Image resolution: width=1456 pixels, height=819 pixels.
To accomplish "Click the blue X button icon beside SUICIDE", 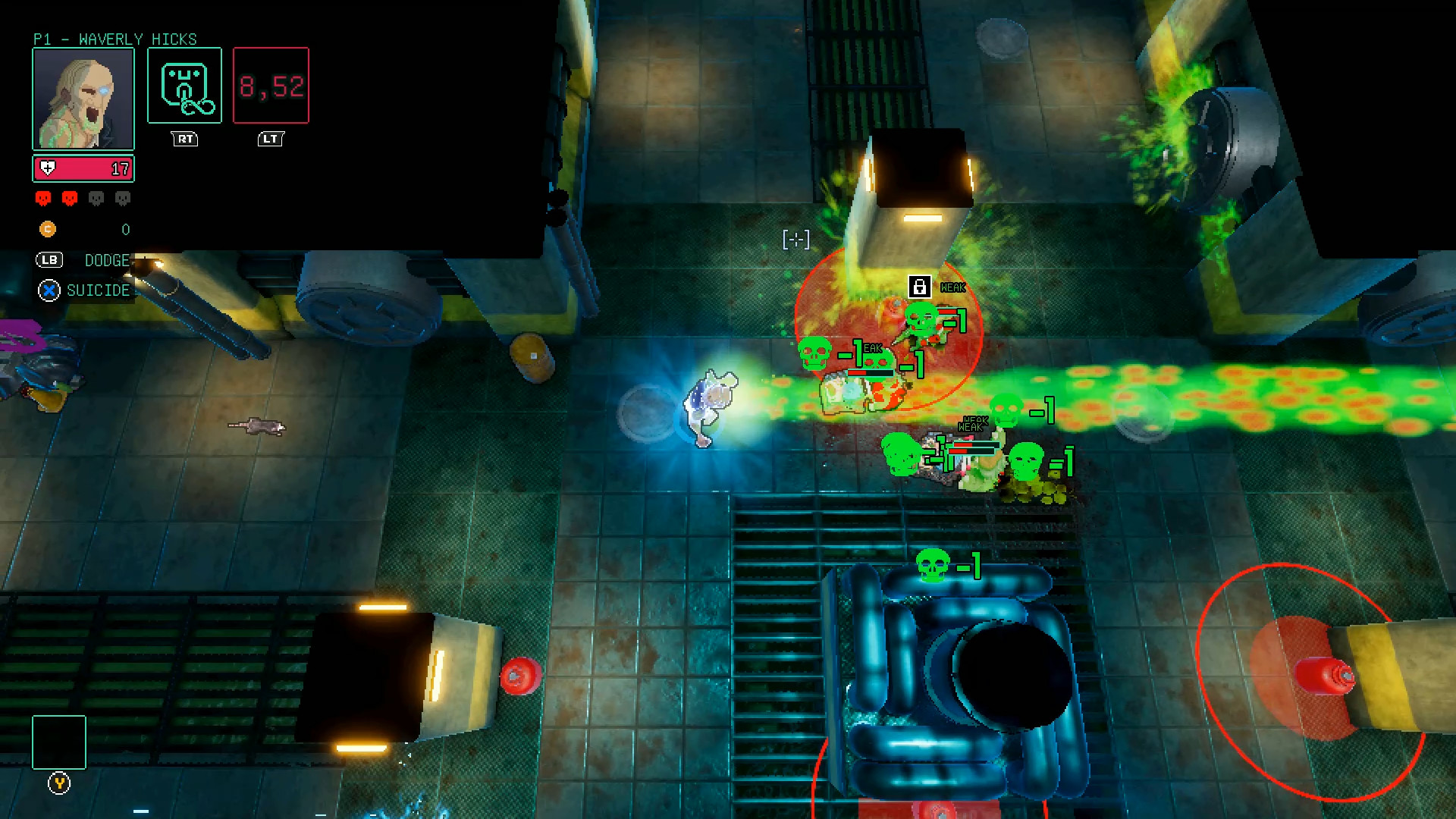I will (49, 290).
